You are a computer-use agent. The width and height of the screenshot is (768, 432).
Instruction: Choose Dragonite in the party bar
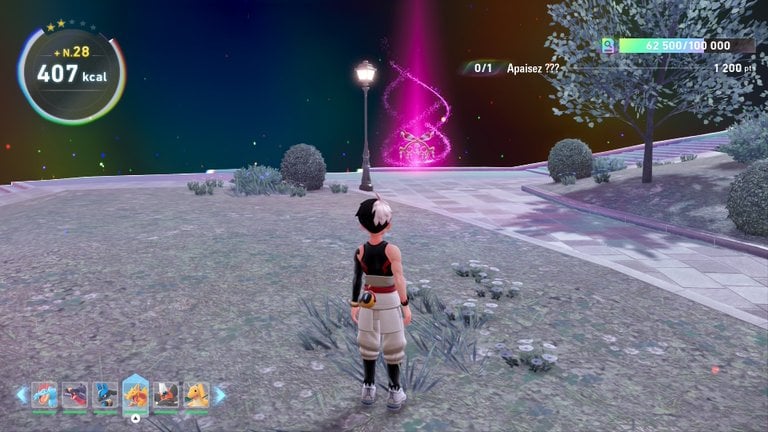197,395
